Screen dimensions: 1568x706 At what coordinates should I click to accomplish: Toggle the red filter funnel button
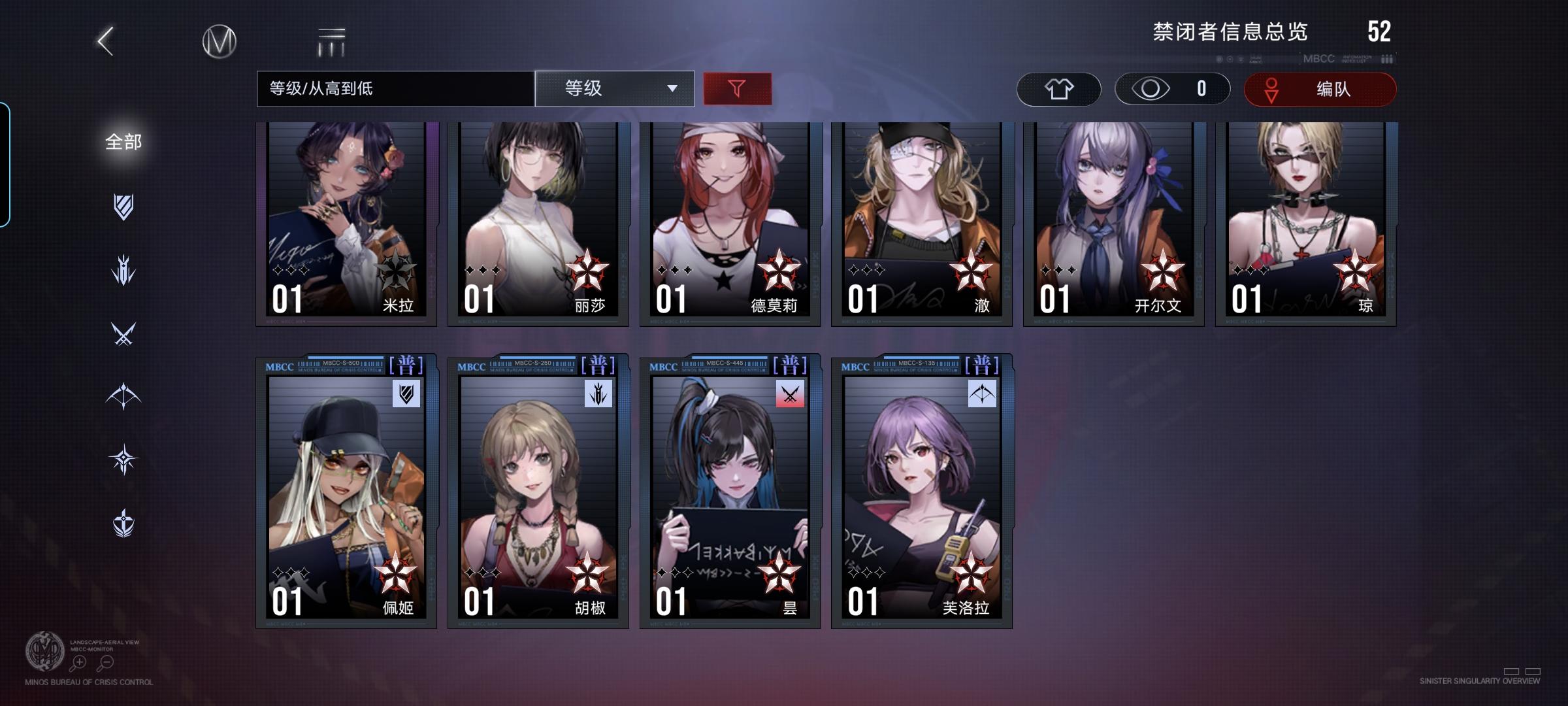(x=737, y=88)
